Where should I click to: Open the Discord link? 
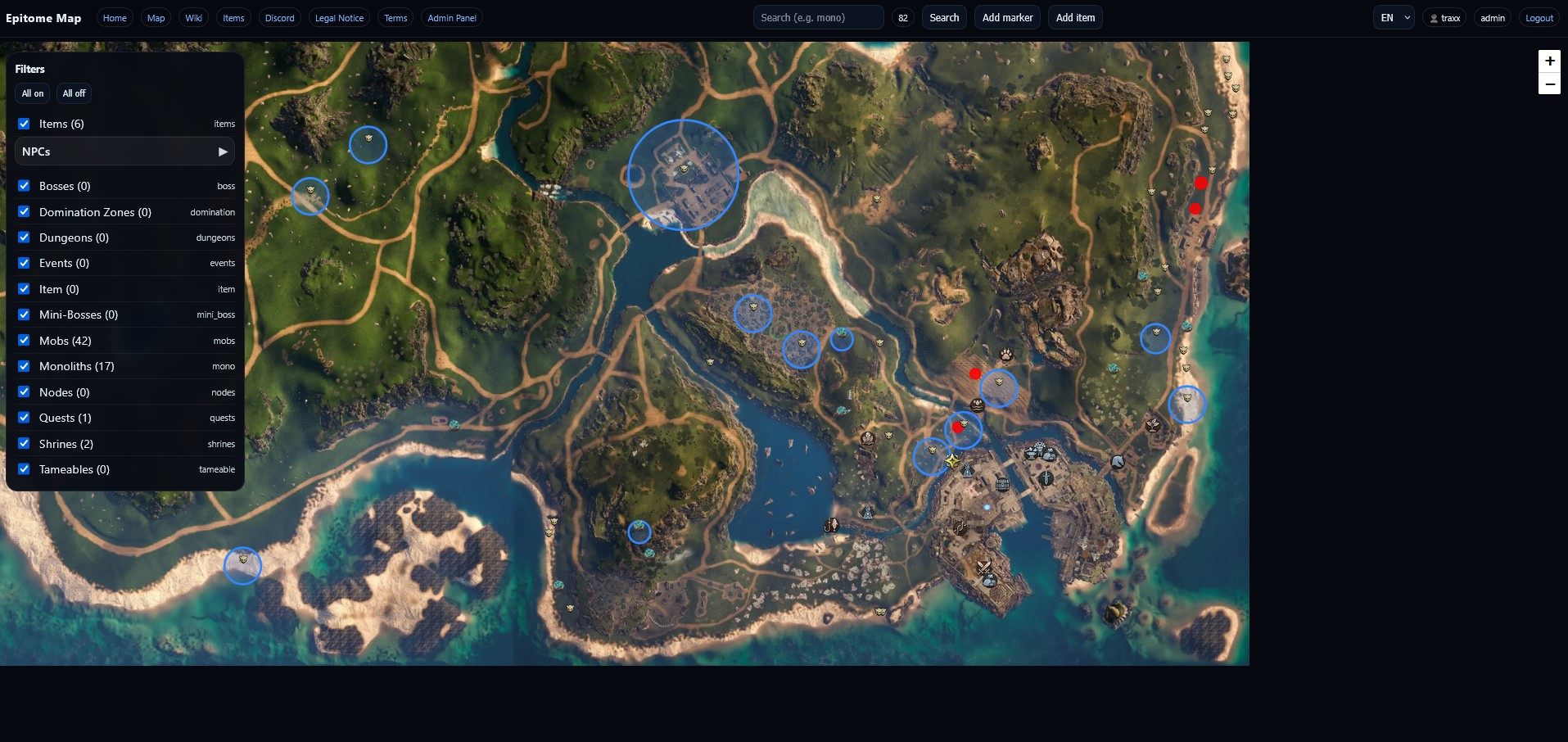pyautogui.click(x=279, y=18)
